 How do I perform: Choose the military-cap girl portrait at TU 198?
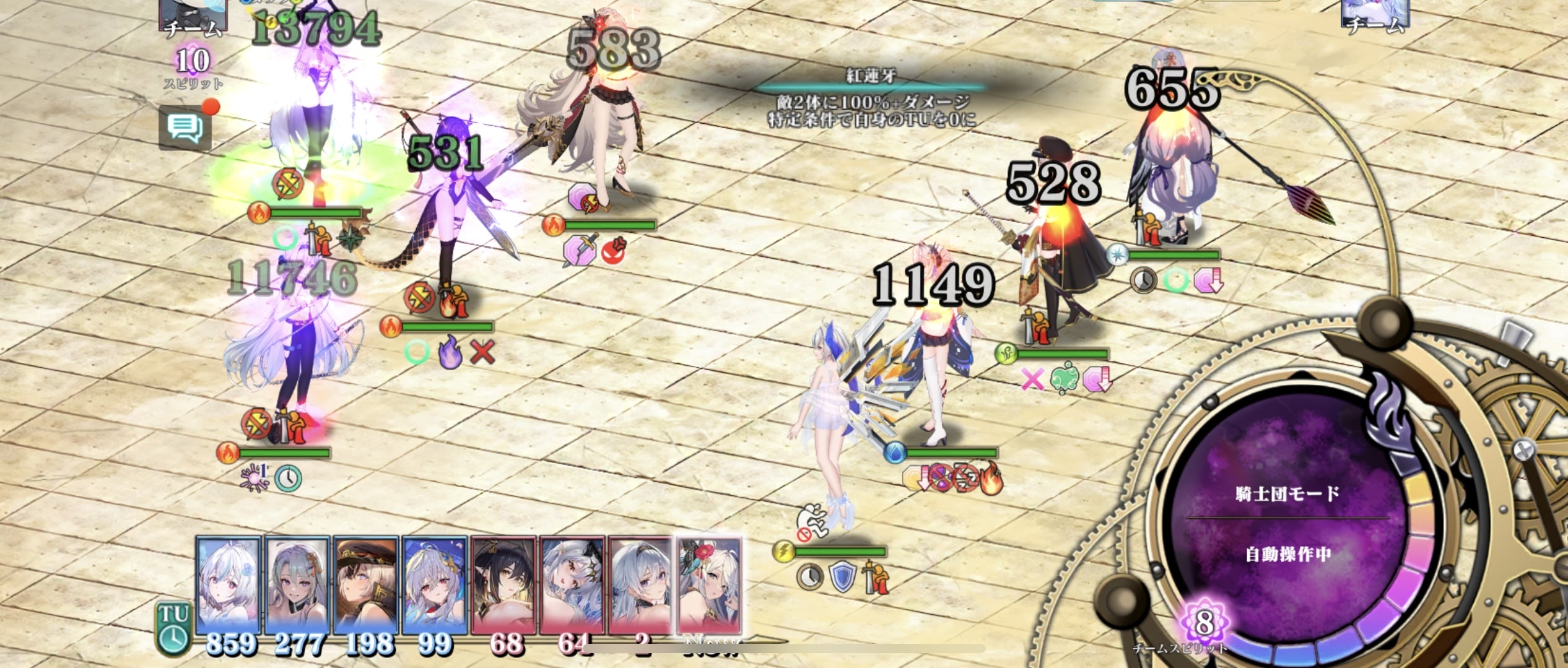(365, 585)
